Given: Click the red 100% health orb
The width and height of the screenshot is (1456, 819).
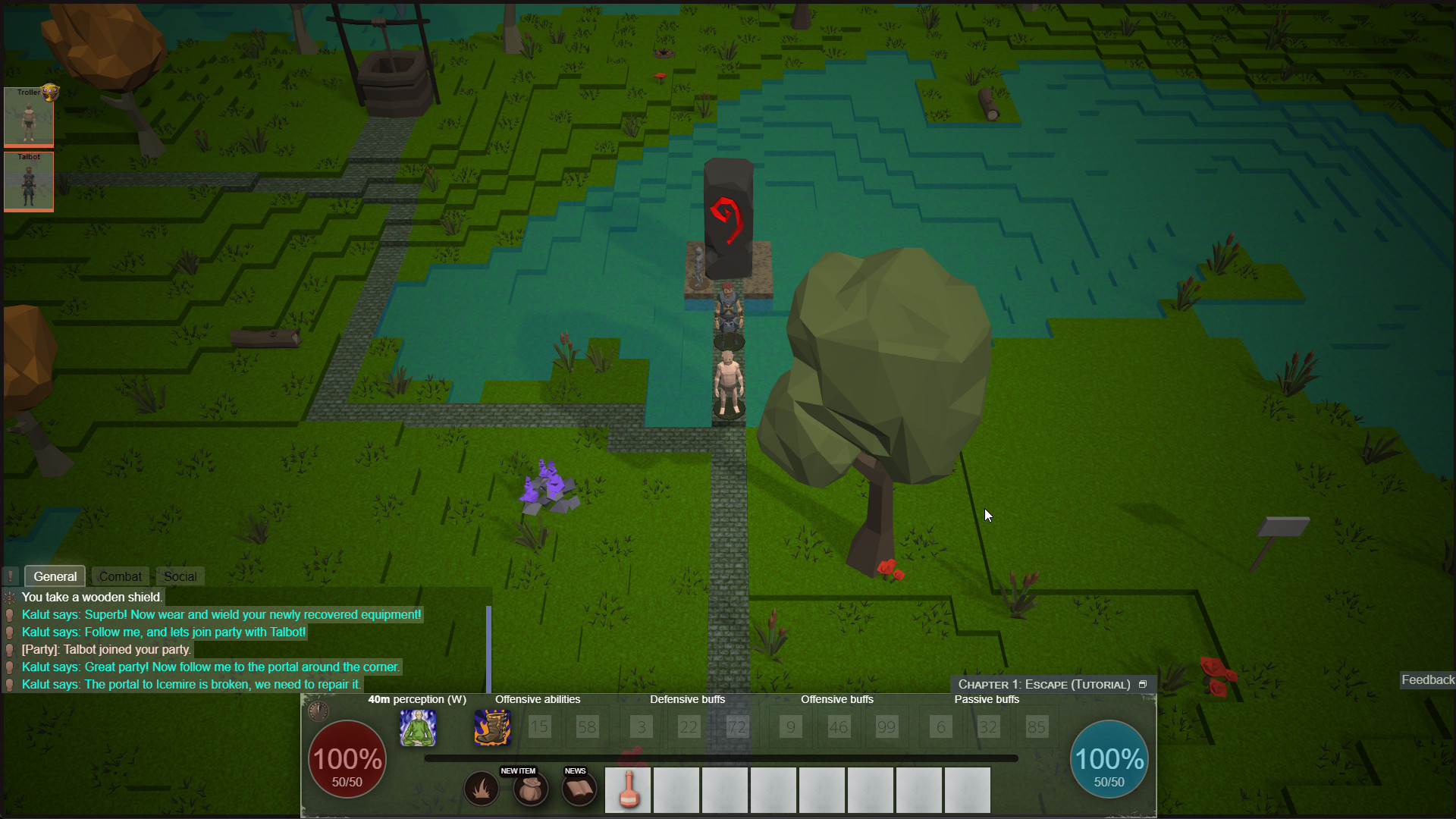Looking at the screenshot, I should click(x=347, y=759).
